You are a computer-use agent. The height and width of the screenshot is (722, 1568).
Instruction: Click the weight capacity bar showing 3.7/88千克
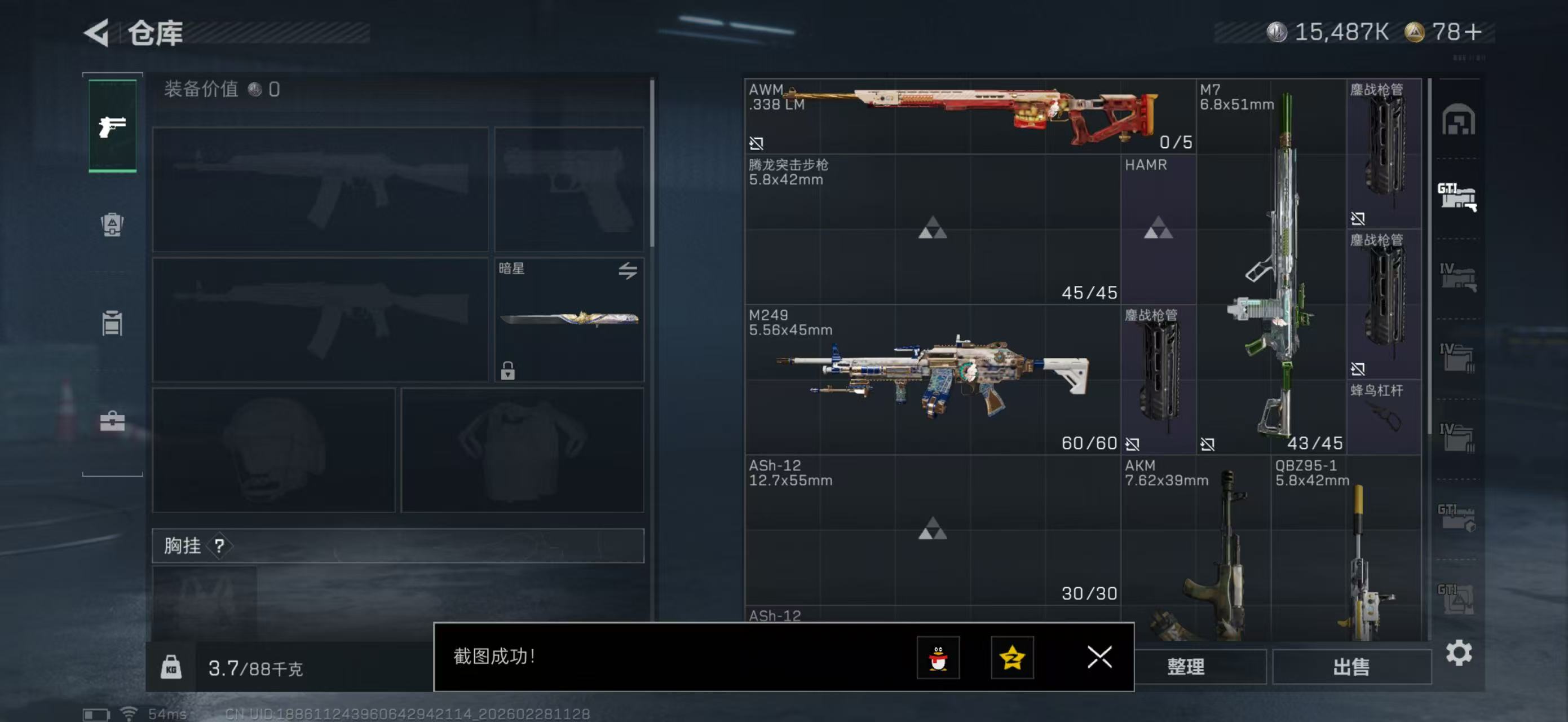[x=255, y=668]
